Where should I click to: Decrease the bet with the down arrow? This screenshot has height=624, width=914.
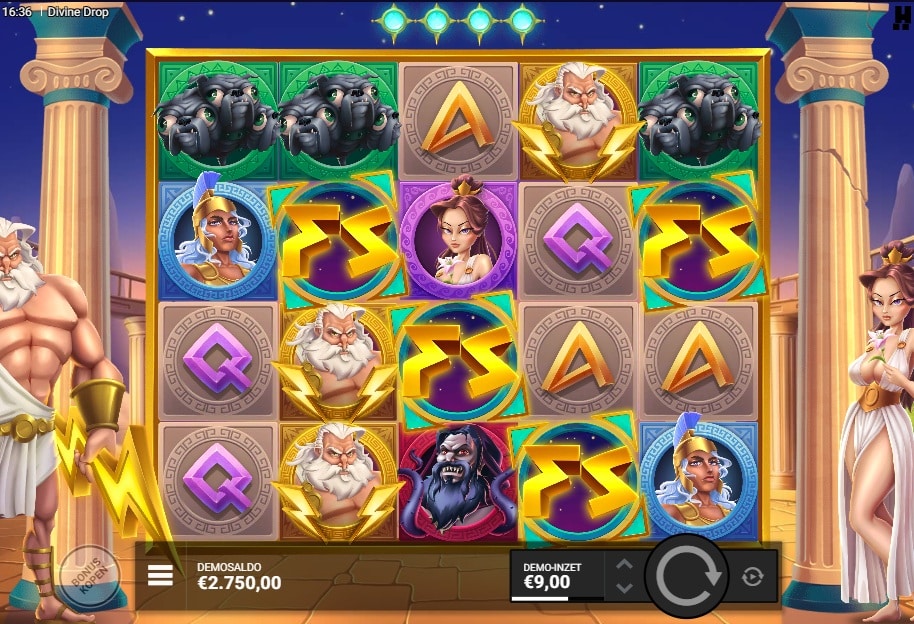pos(624,586)
